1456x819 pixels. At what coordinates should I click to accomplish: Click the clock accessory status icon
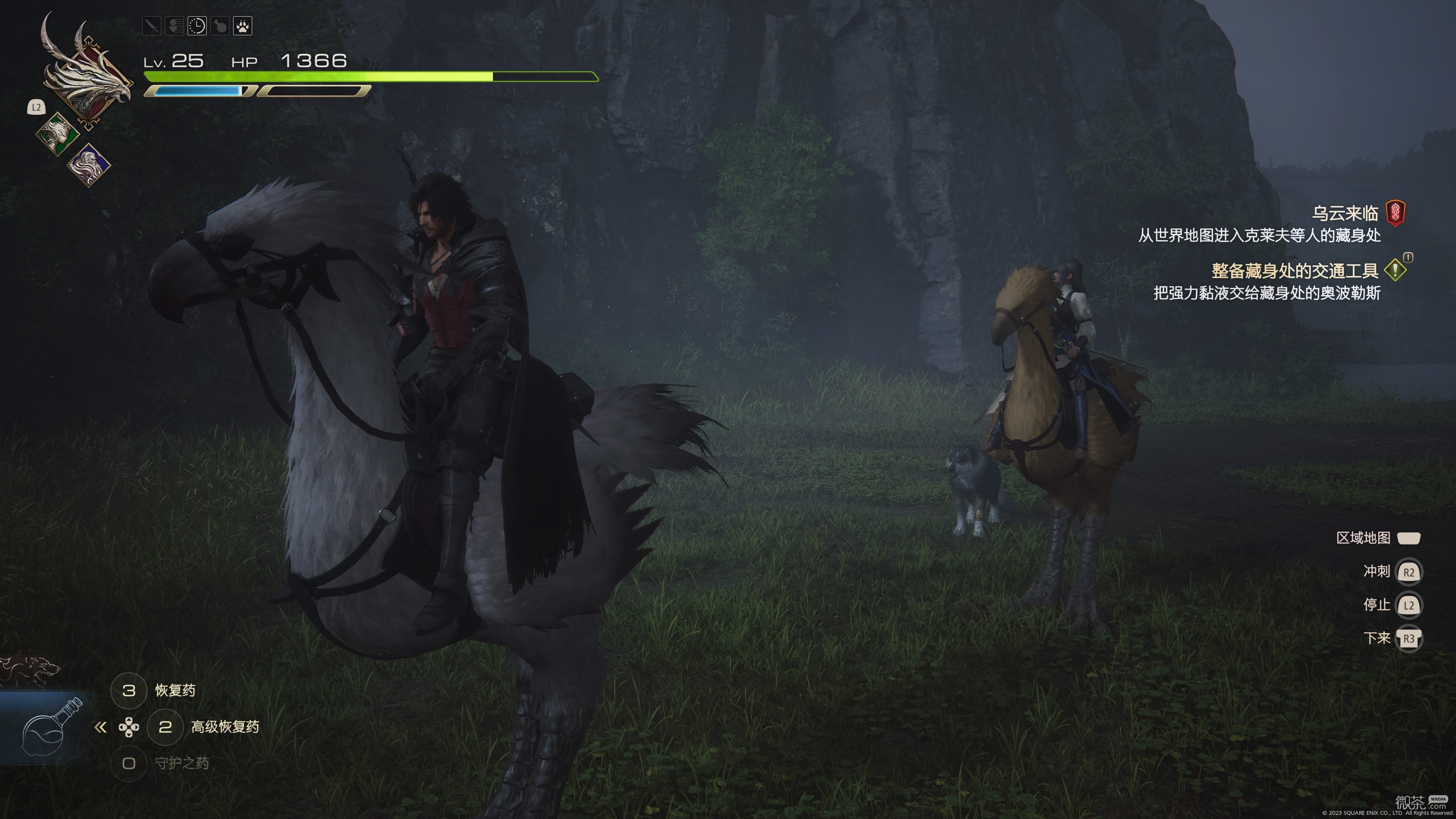(x=197, y=26)
